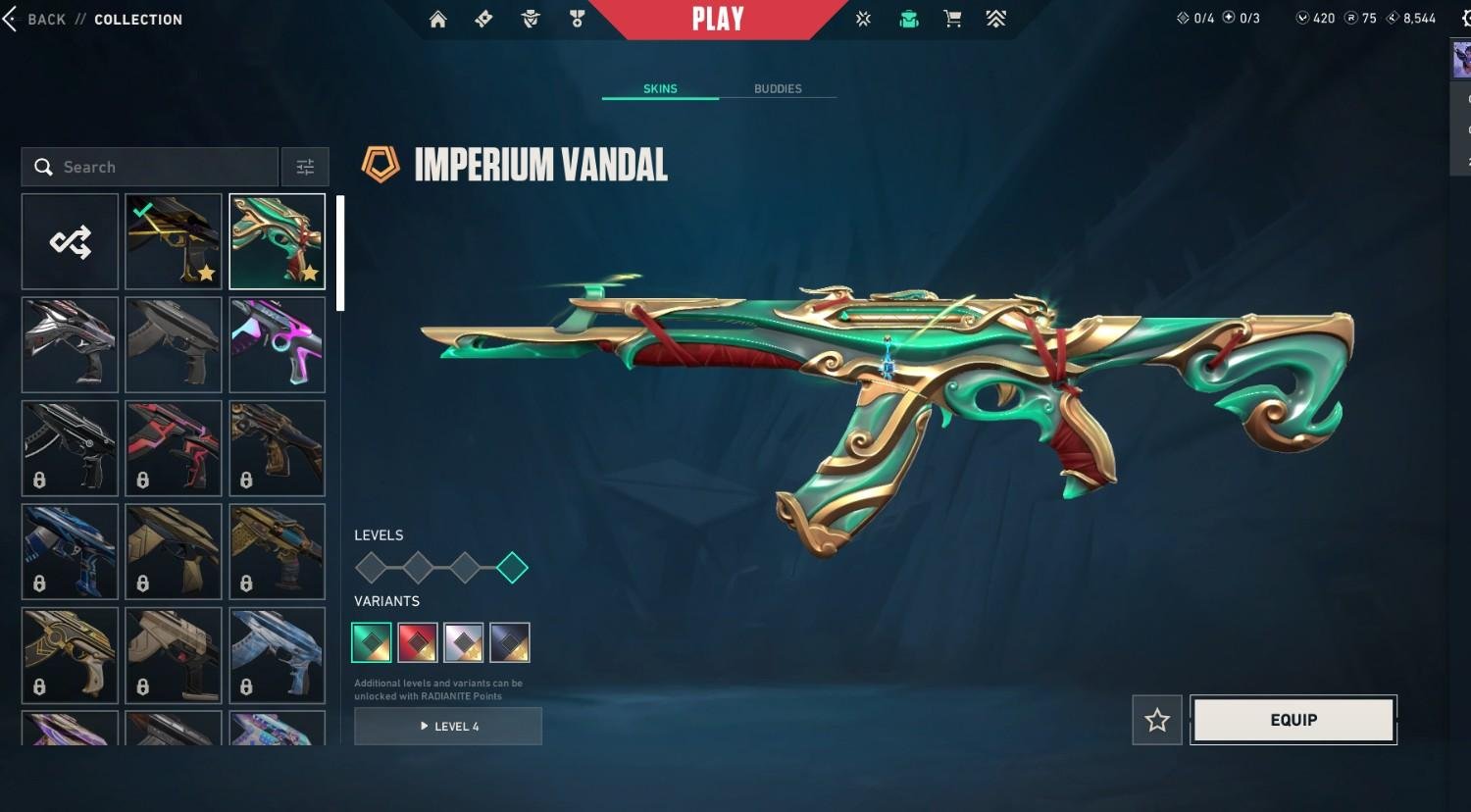1471x812 pixels.
Task: Pick the white and gold variant swatch
Action: (x=464, y=642)
